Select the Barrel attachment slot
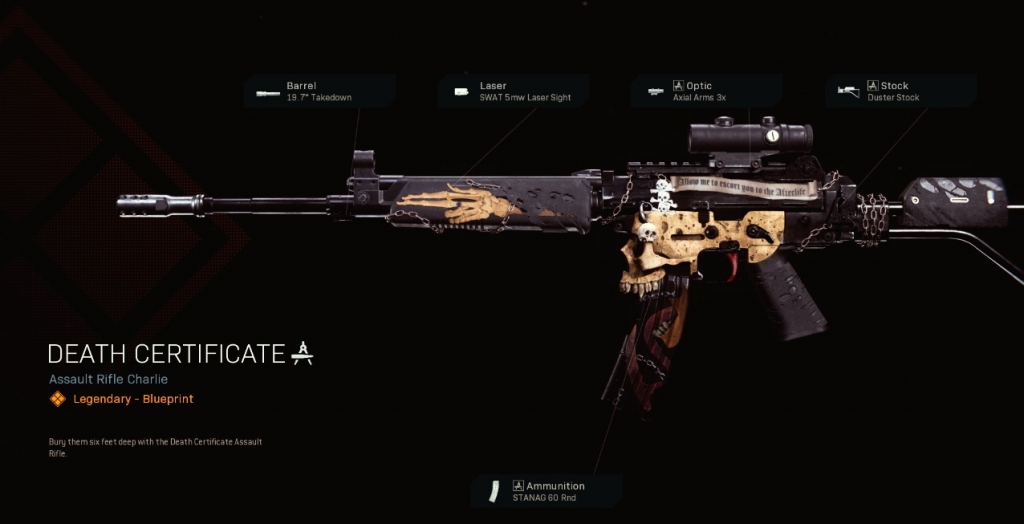The height and width of the screenshot is (524, 1024). tap(318, 92)
